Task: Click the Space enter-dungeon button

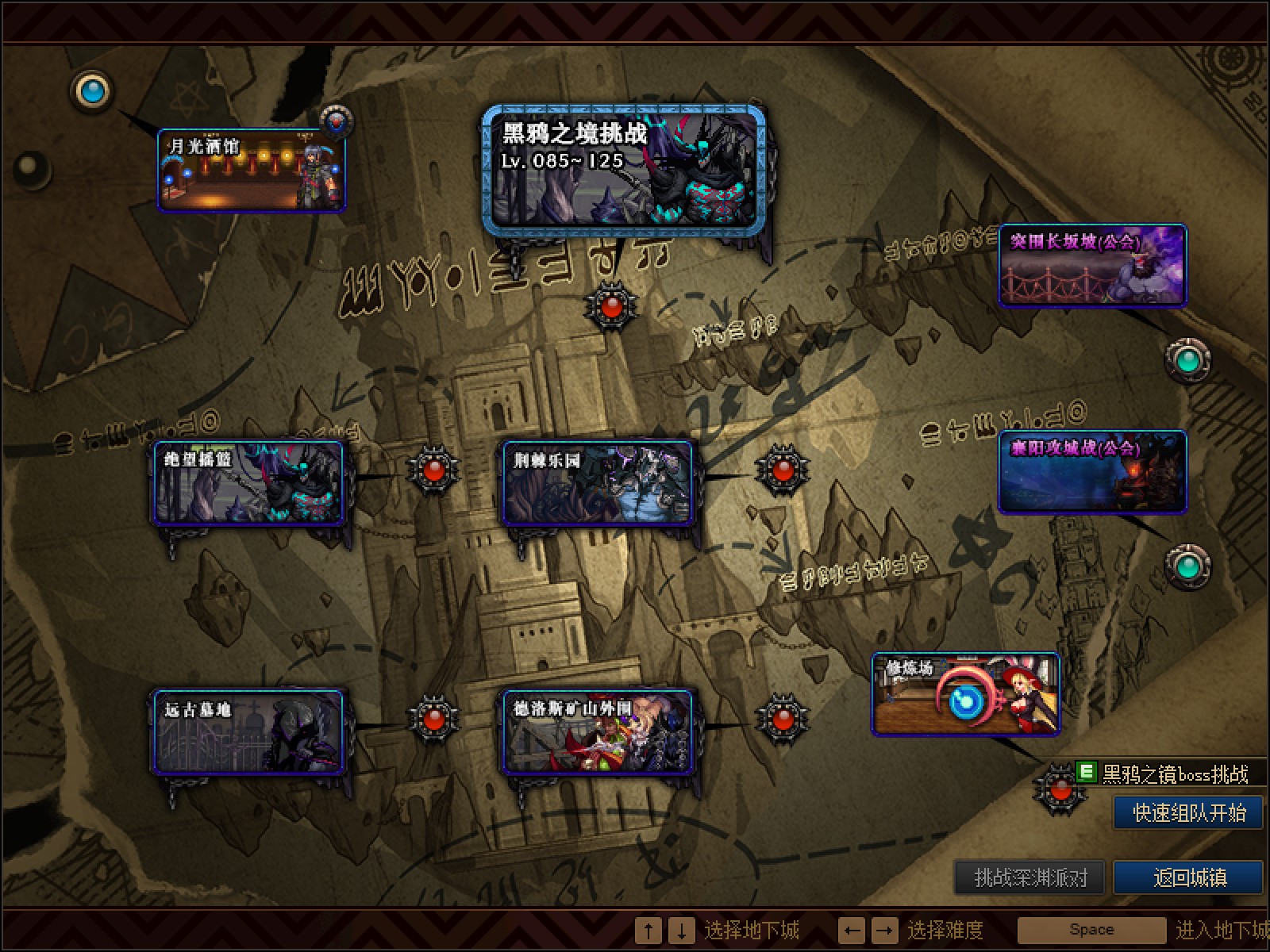Action: pyautogui.click(x=1091, y=930)
